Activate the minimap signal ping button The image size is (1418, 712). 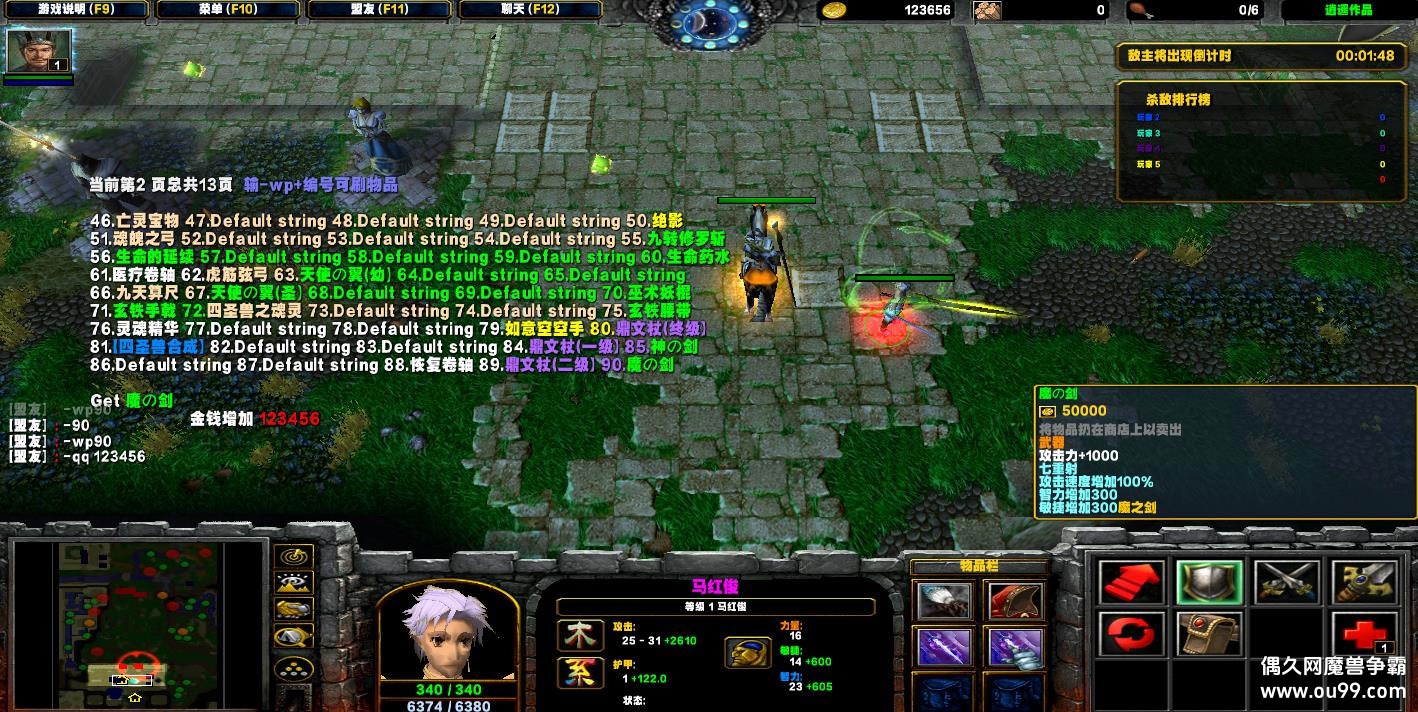coord(293,557)
